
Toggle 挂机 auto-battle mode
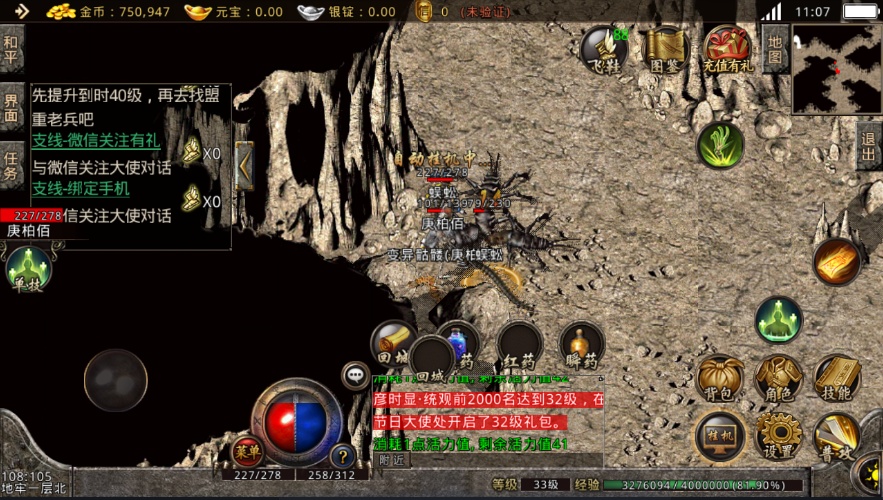pos(720,437)
